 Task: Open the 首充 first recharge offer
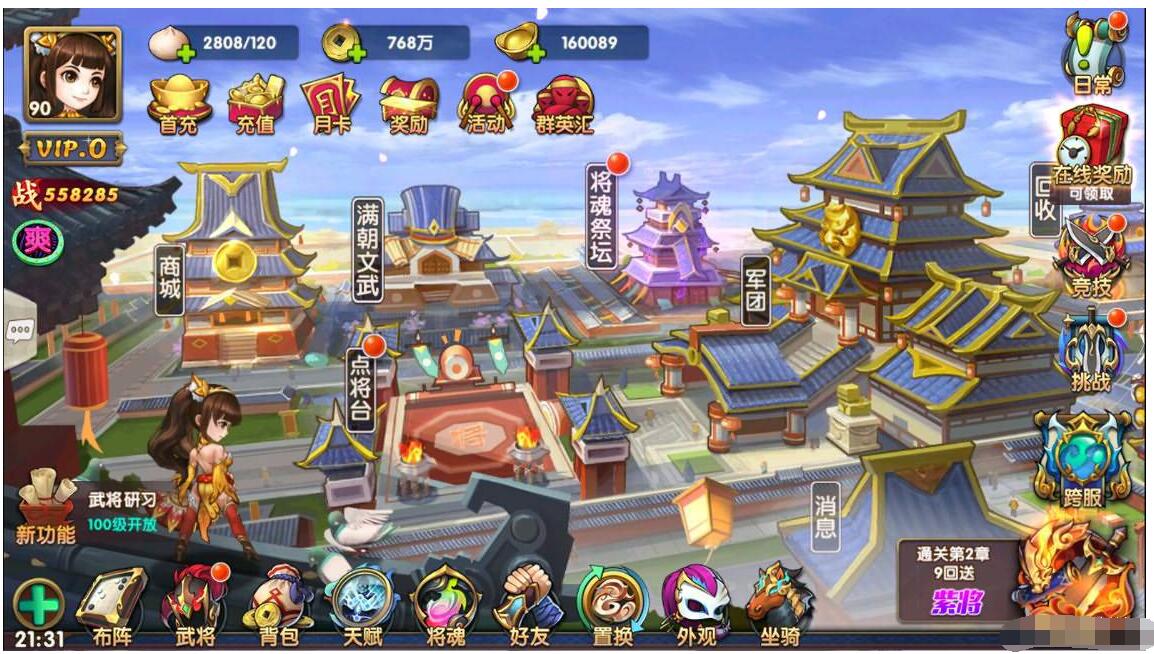(x=180, y=104)
